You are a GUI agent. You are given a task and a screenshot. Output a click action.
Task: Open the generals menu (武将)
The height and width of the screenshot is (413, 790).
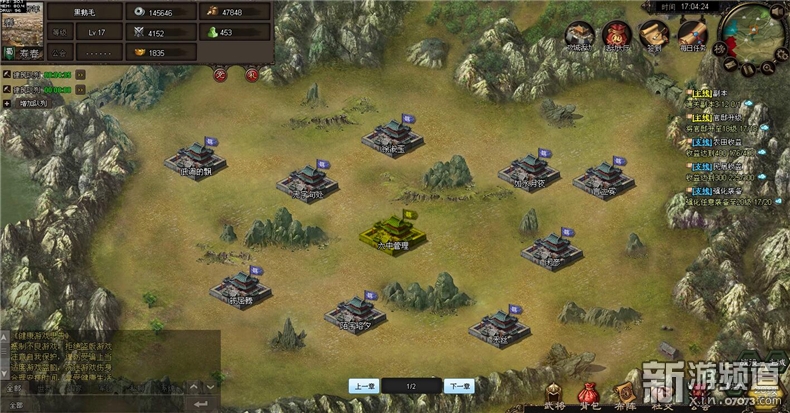[555, 395]
